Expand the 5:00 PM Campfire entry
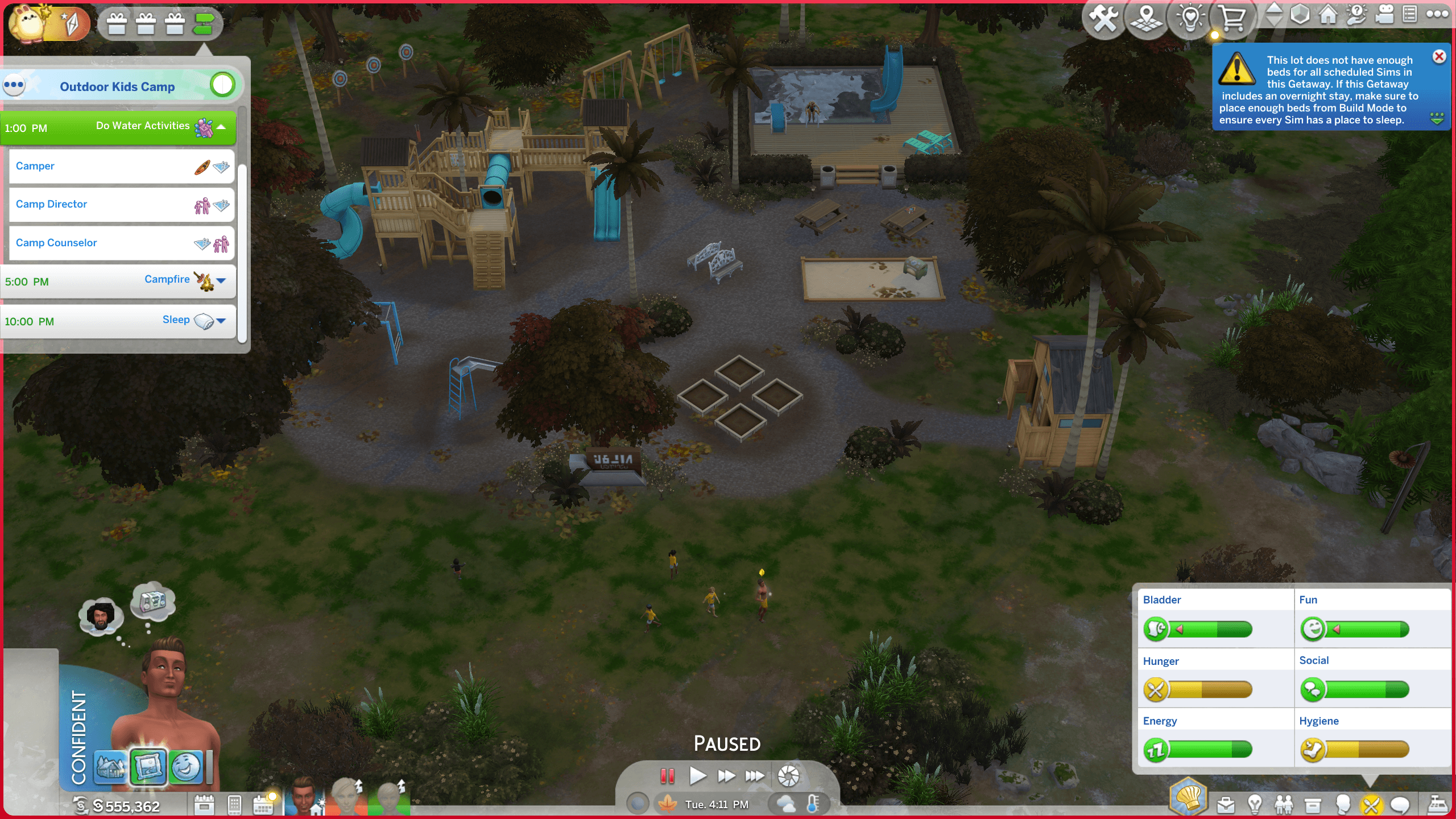 click(221, 280)
